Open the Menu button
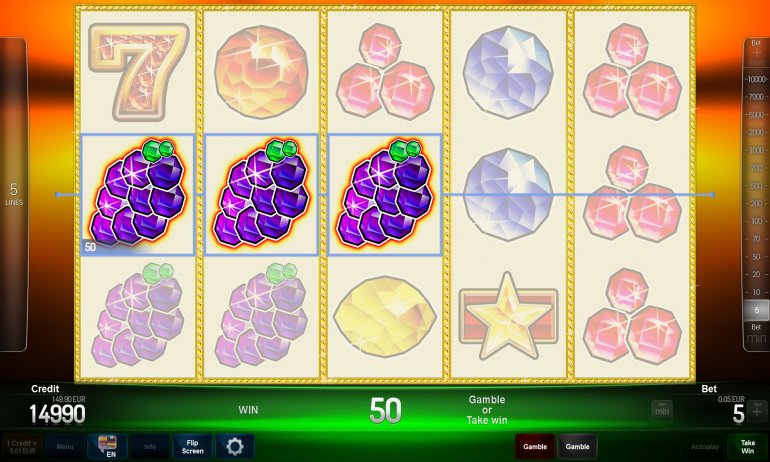Viewport: 770px width, 462px height. click(x=64, y=446)
